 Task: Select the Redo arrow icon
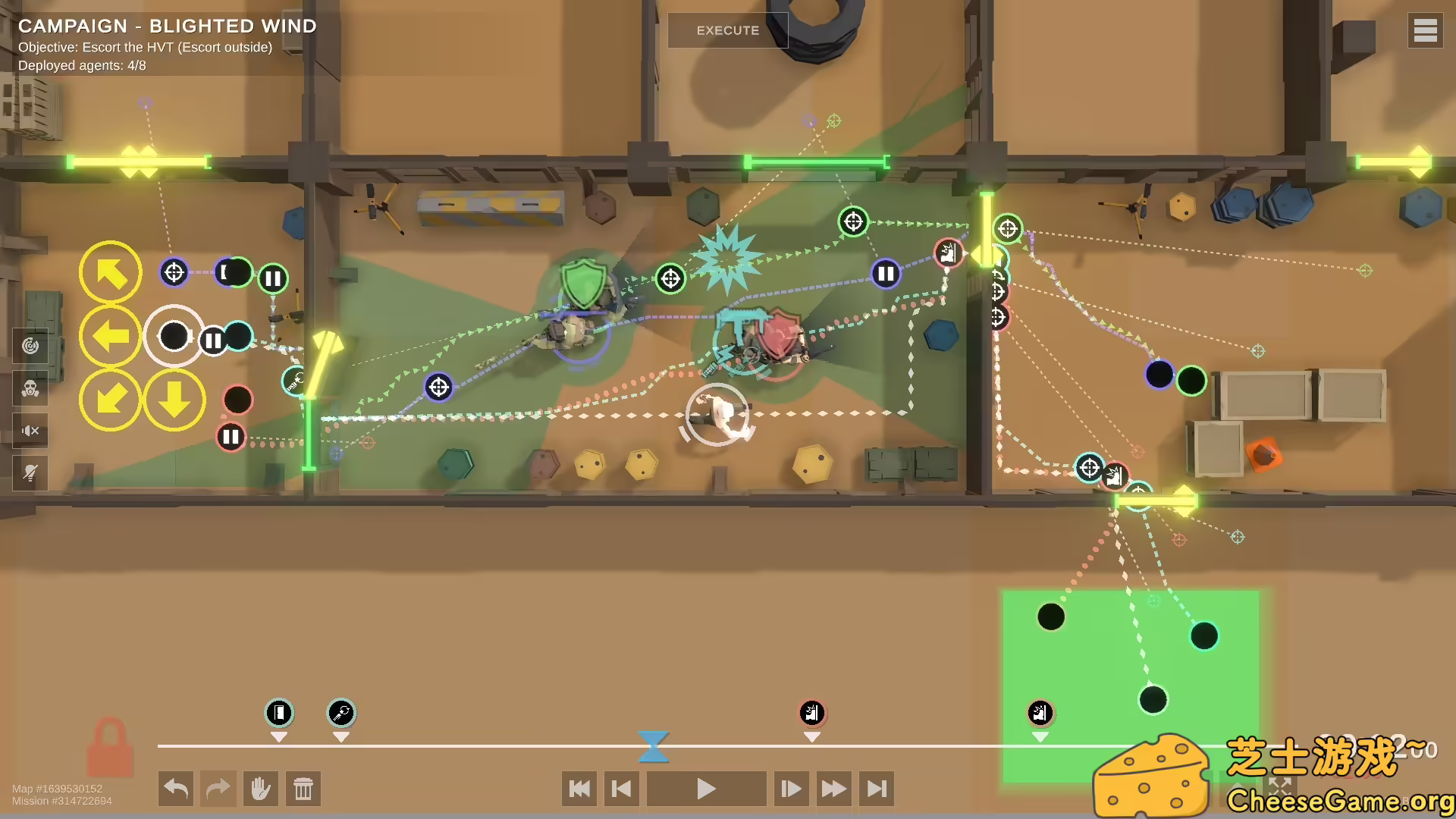(218, 789)
